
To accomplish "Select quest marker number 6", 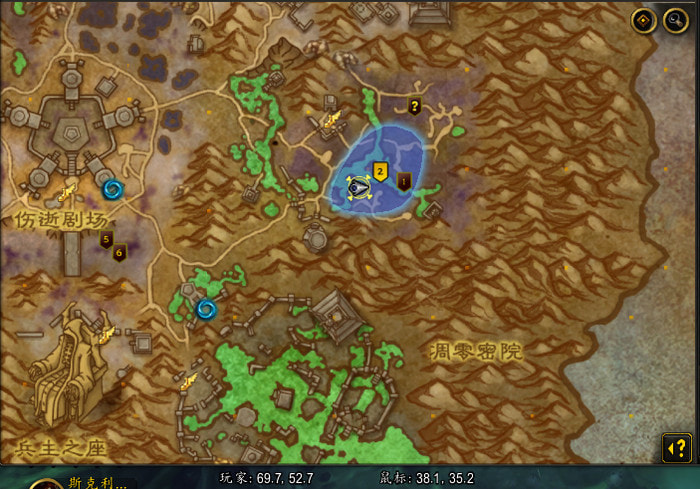I will pos(119,252).
